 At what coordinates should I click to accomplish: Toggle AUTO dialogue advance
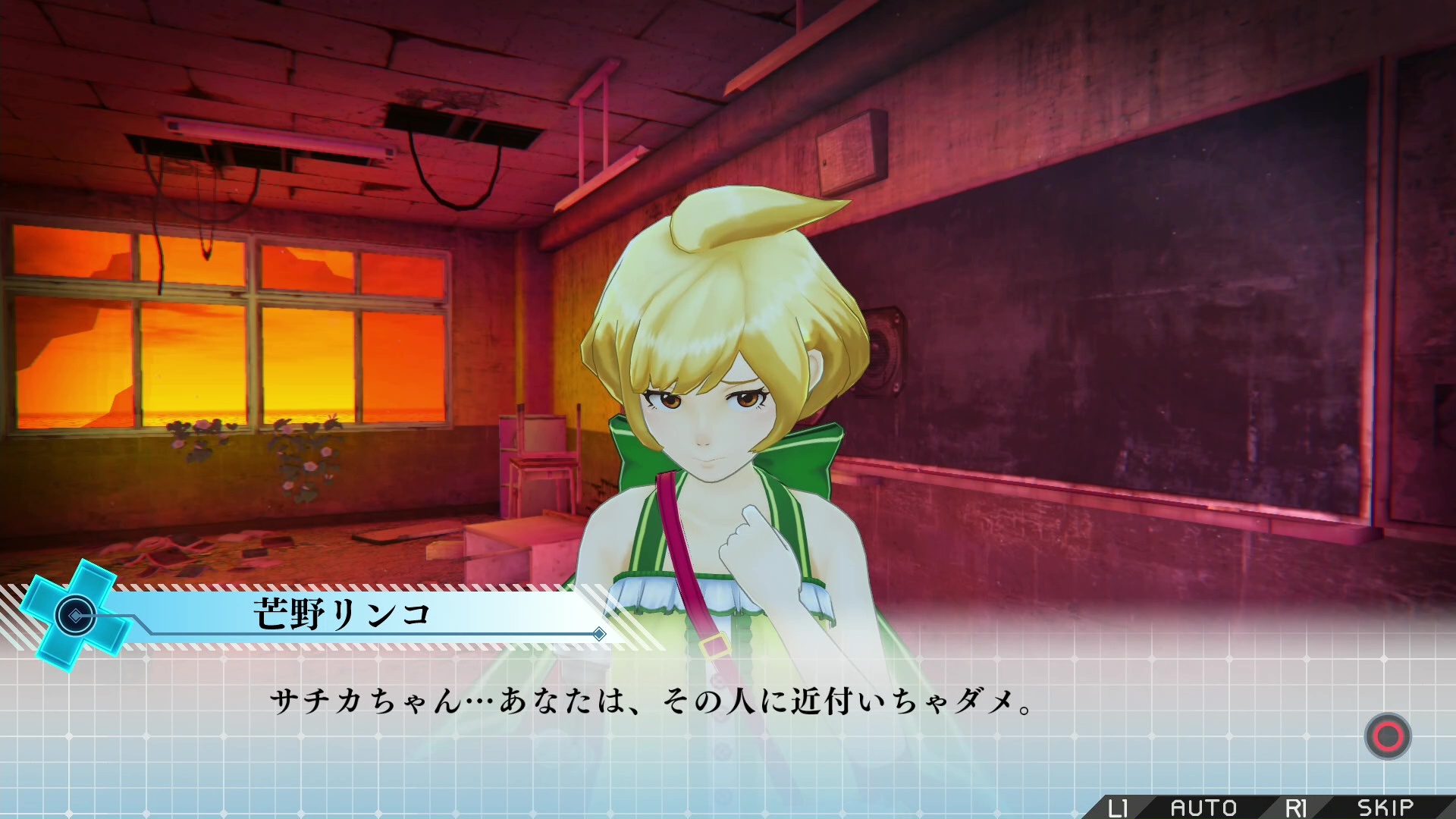1203,808
